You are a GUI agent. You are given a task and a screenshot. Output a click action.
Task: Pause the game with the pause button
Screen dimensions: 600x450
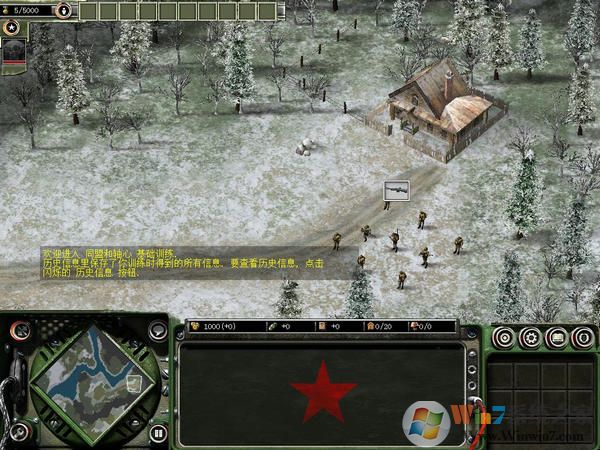(x=158, y=433)
